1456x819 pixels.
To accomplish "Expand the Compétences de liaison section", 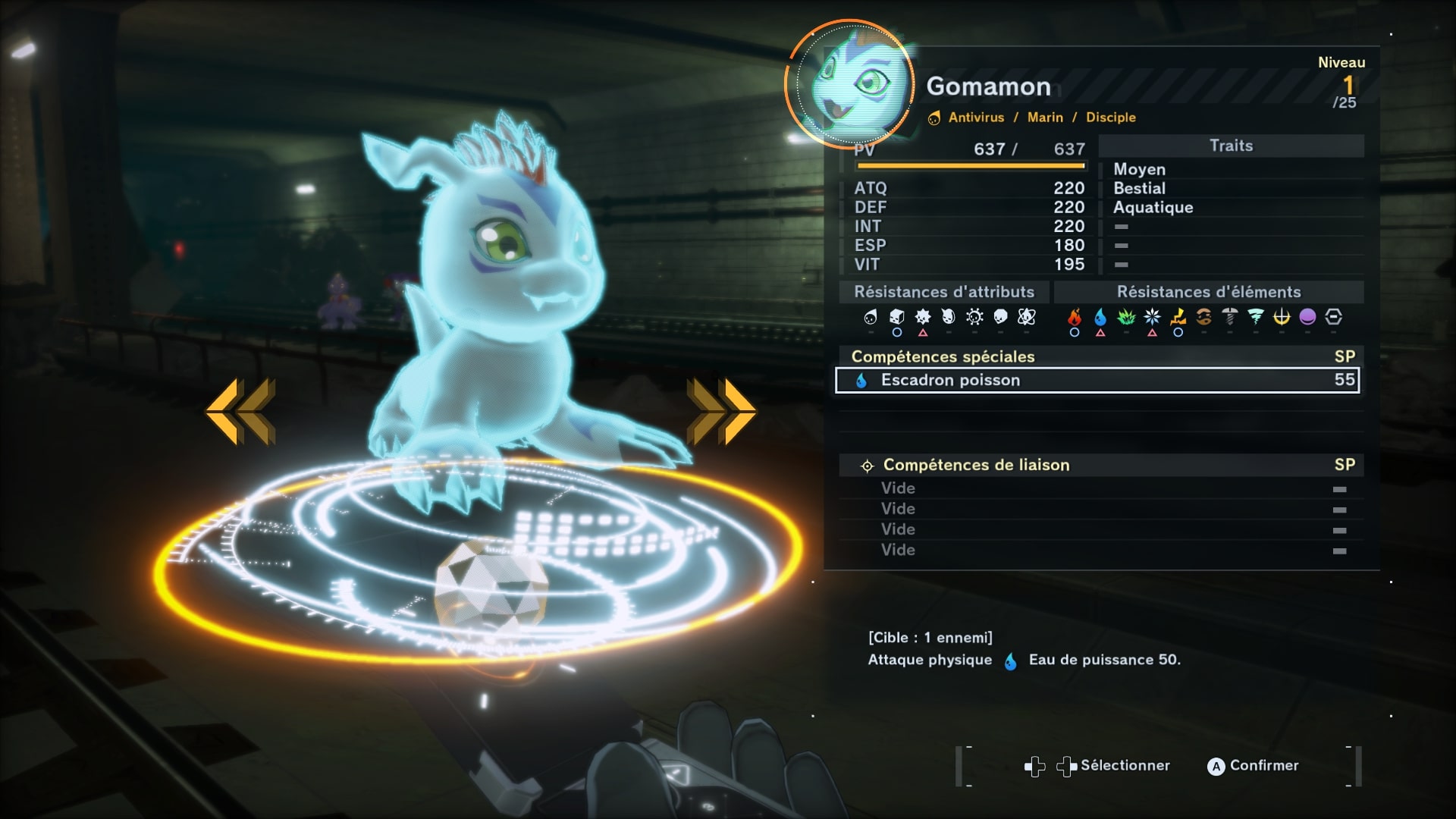I will click(x=976, y=465).
